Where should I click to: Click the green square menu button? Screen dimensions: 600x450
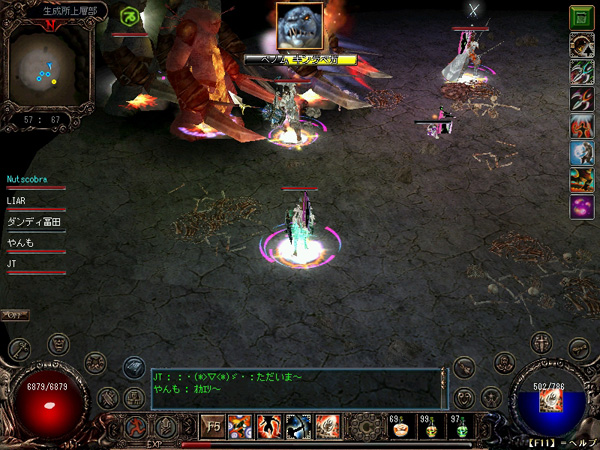pyautogui.click(x=581, y=16)
